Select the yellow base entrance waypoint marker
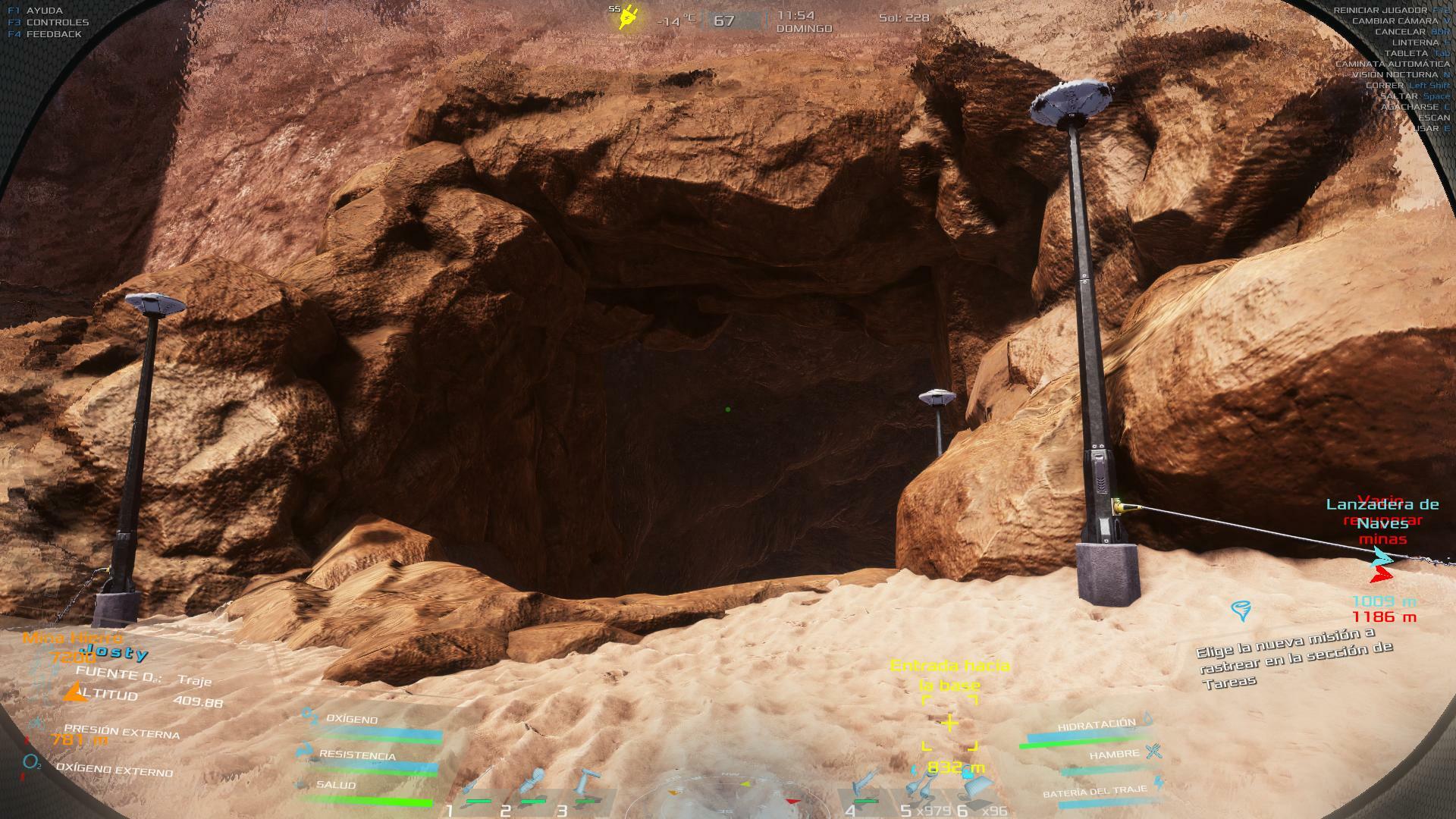This screenshot has height=819, width=1456. pyautogui.click(x=949, y=723)
